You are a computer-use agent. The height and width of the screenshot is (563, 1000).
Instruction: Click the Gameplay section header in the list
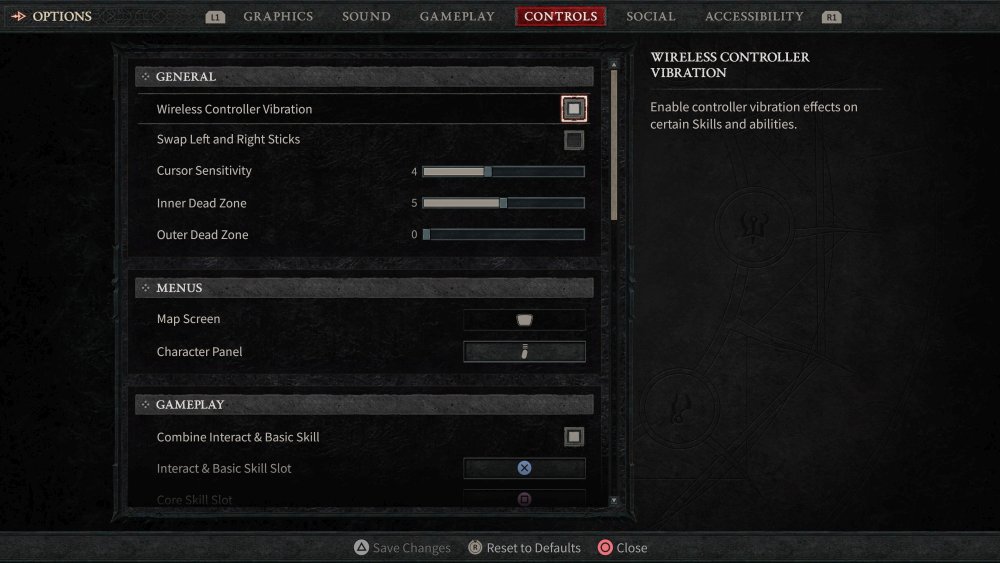click(364, 405)
